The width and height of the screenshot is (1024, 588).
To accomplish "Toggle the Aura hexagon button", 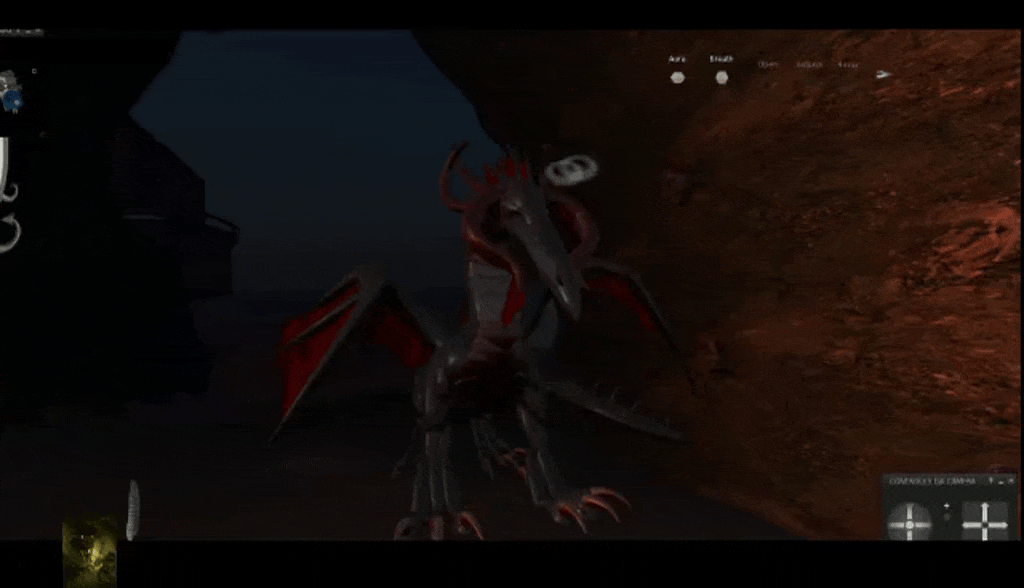I will pos(677,77).
